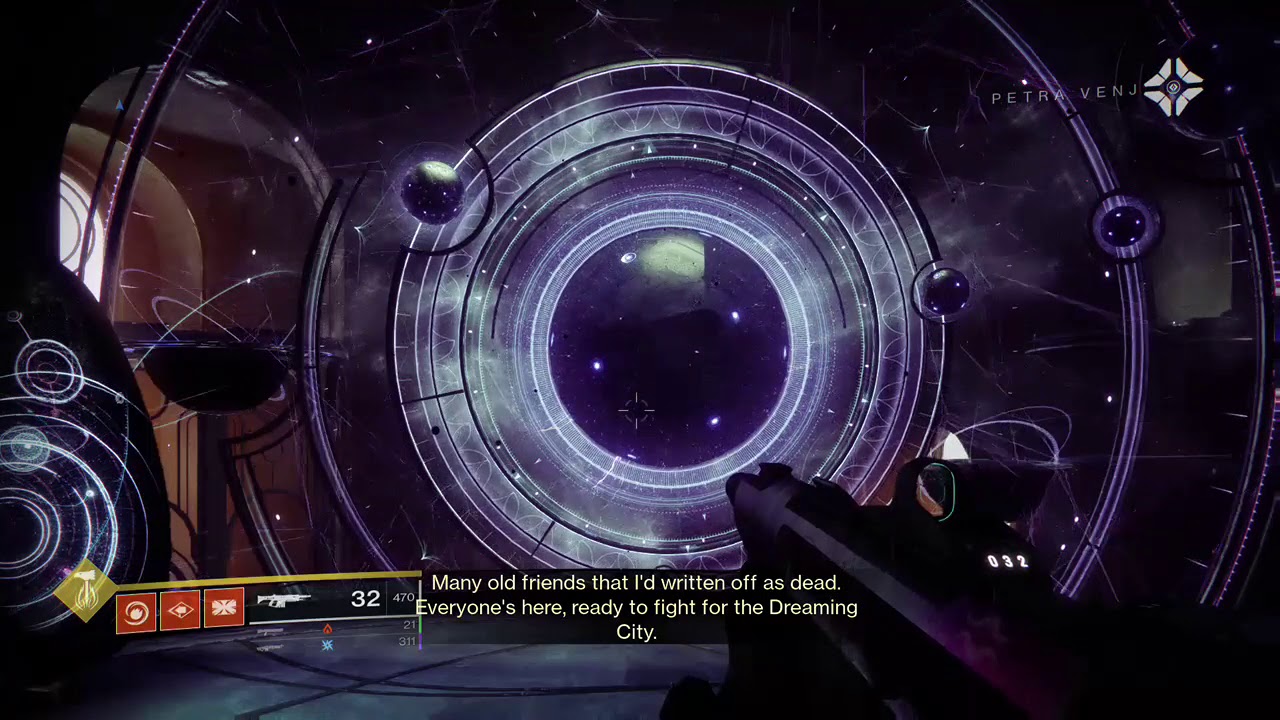The image size is (1280, 720).
Task: Use the diamond-framed class ability icon
Action: click(180, 609)
